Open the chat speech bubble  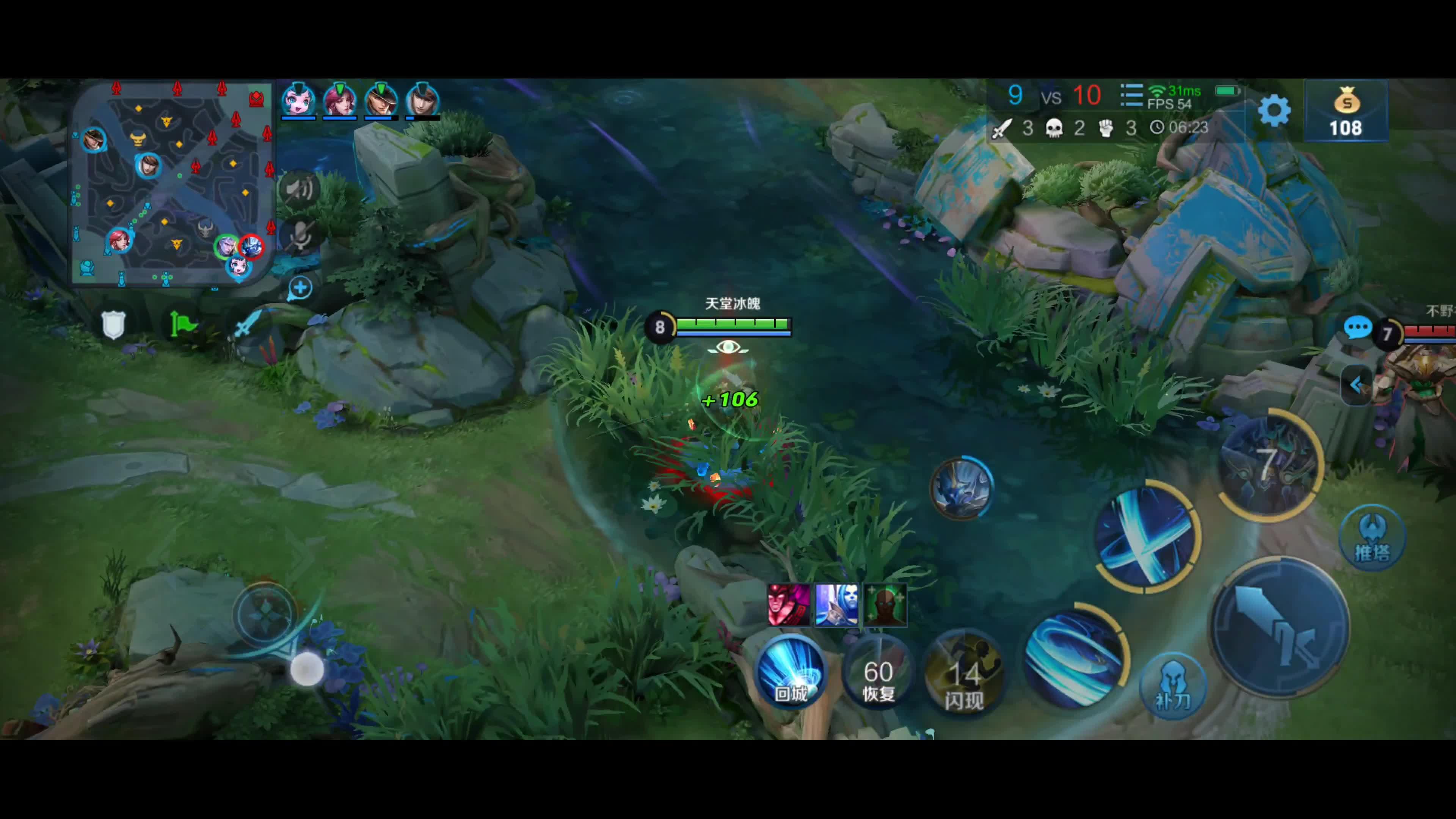pyautogui.click(x=1357, y=327)
